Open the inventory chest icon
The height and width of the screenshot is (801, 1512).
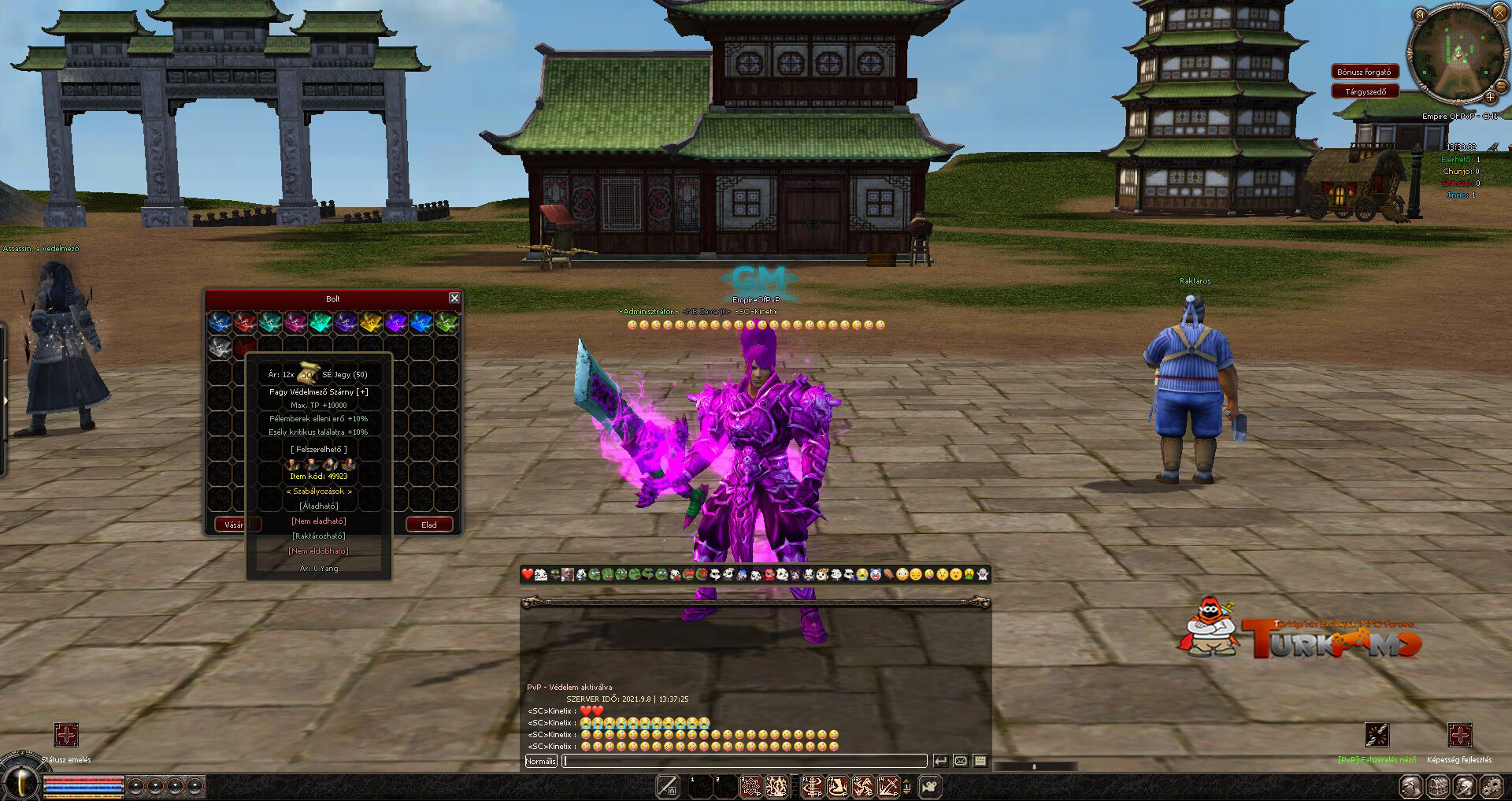coord(1438,786)
